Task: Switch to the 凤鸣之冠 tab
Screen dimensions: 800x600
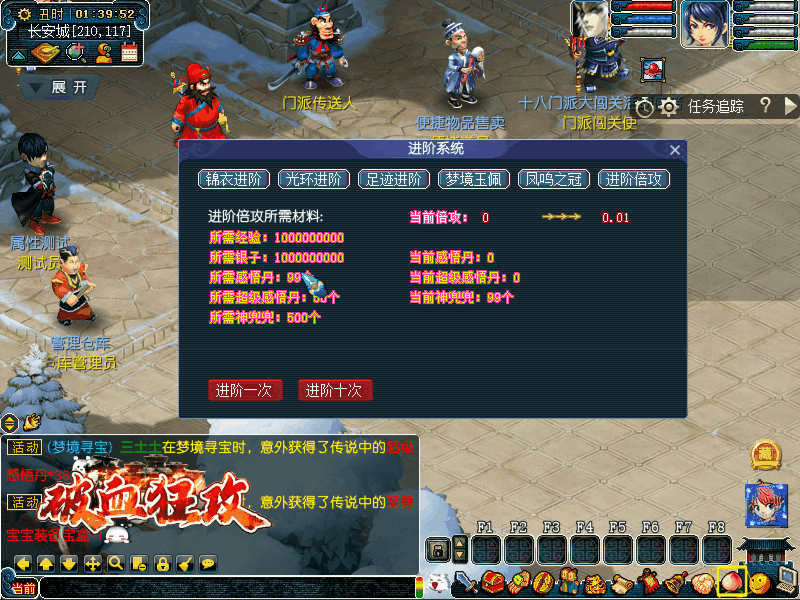Action: (x=554, y=180)
